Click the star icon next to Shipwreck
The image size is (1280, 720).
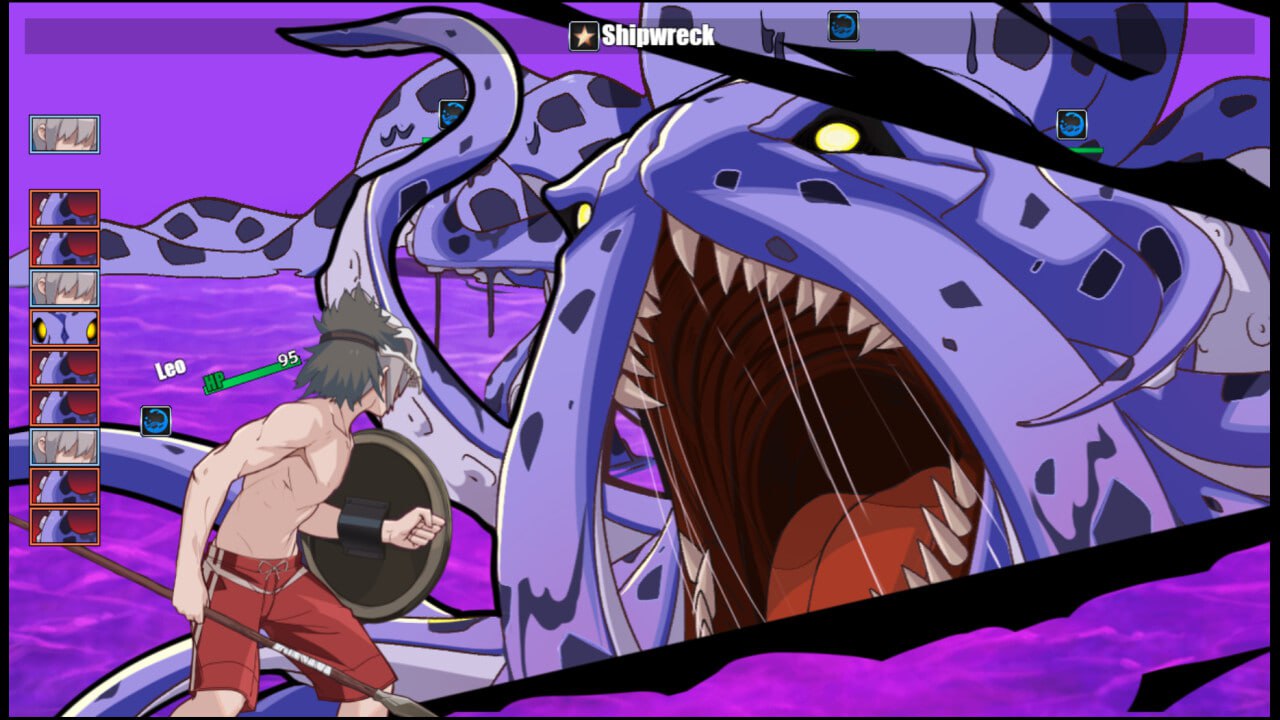(x=584, y=36)
